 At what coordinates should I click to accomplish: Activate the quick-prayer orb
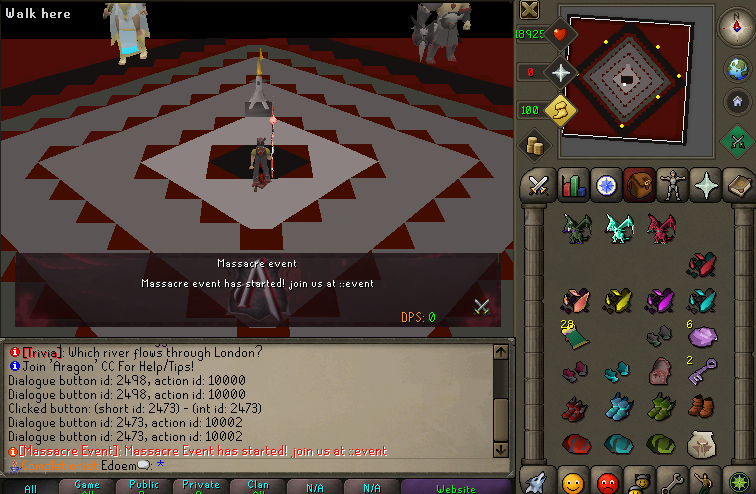click(x=561, y=72)
